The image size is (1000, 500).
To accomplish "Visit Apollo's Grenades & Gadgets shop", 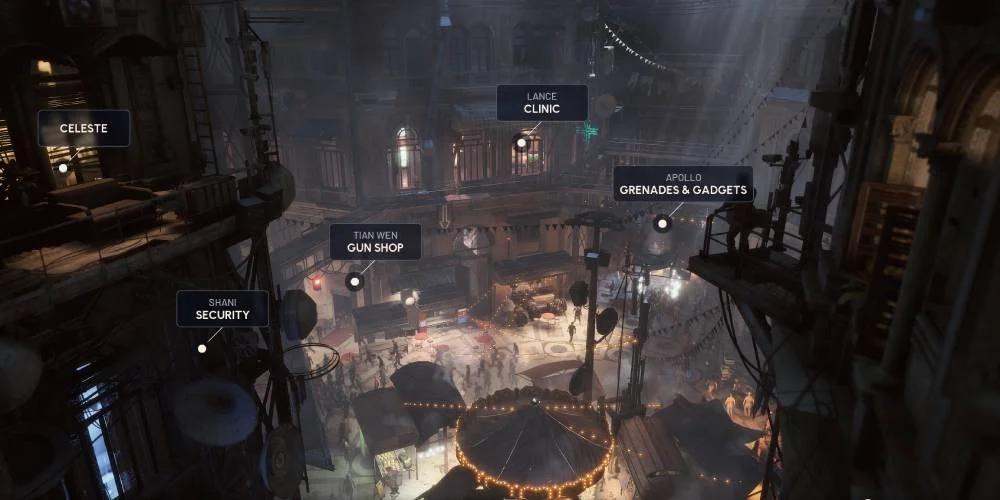I will (x=683, y=184).
